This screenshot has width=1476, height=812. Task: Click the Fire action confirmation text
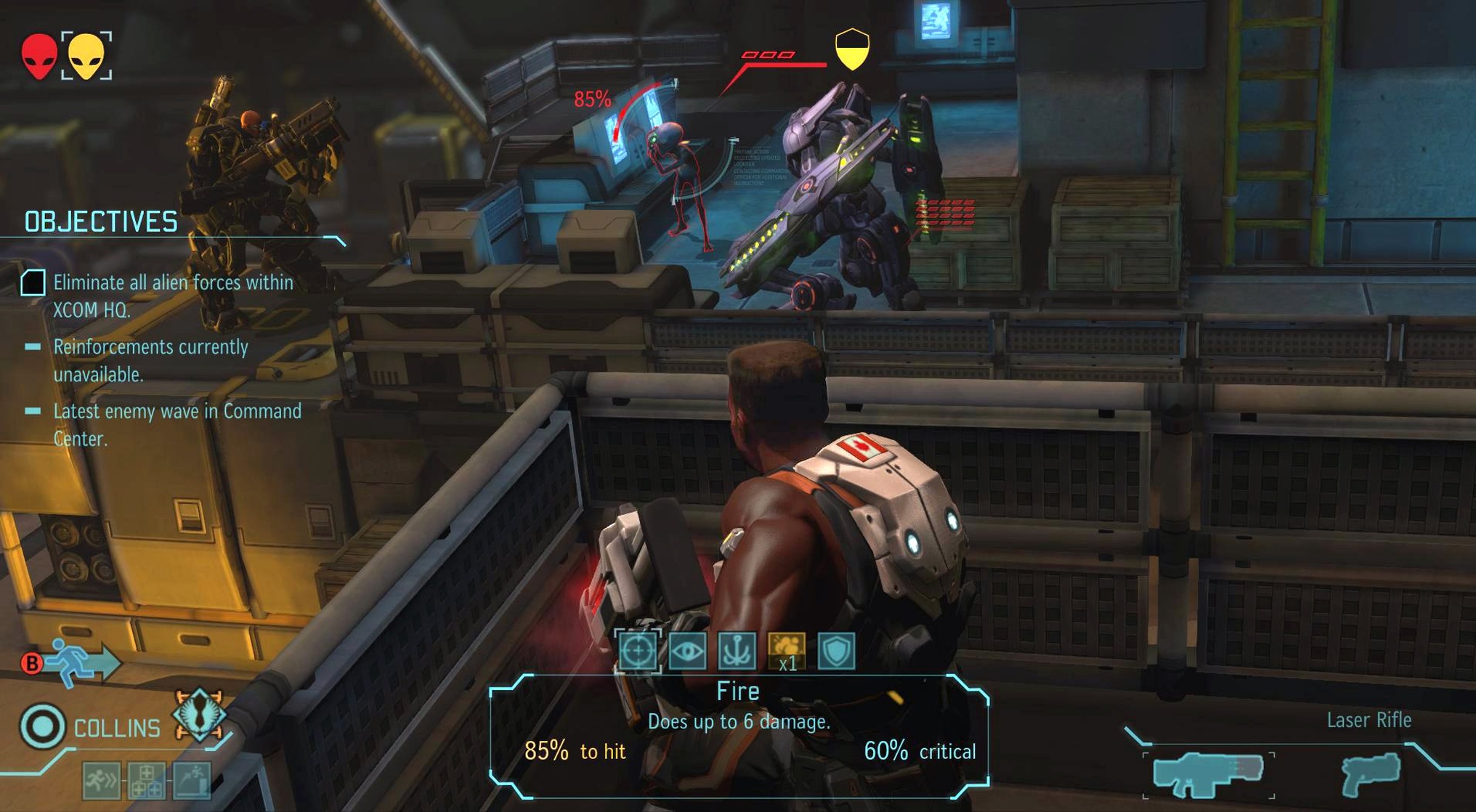click(738, 691)
